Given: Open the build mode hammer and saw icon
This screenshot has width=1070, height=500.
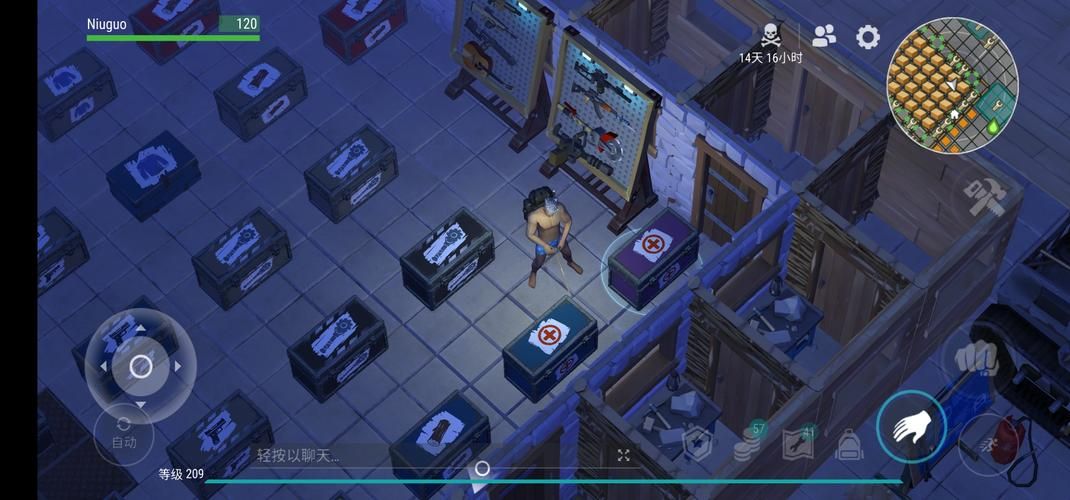Looking at the screenshot, I should click(983, 196).
